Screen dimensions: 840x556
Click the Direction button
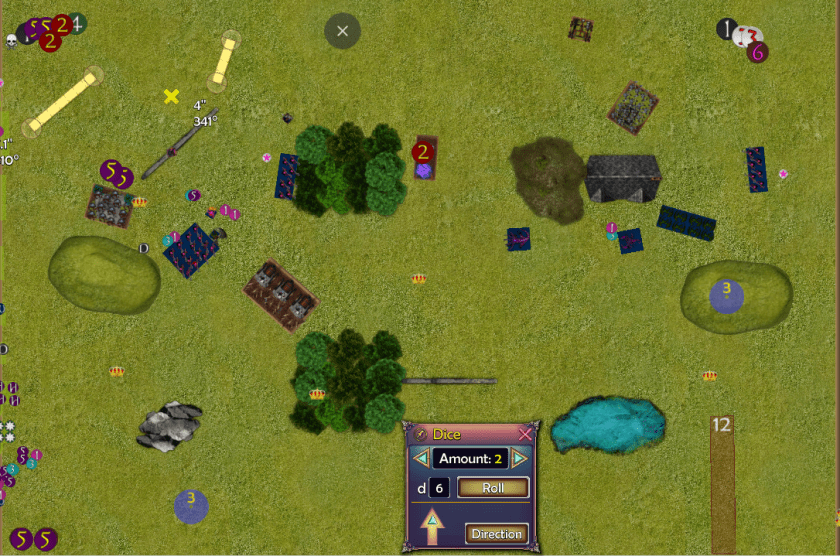point(497,533)
